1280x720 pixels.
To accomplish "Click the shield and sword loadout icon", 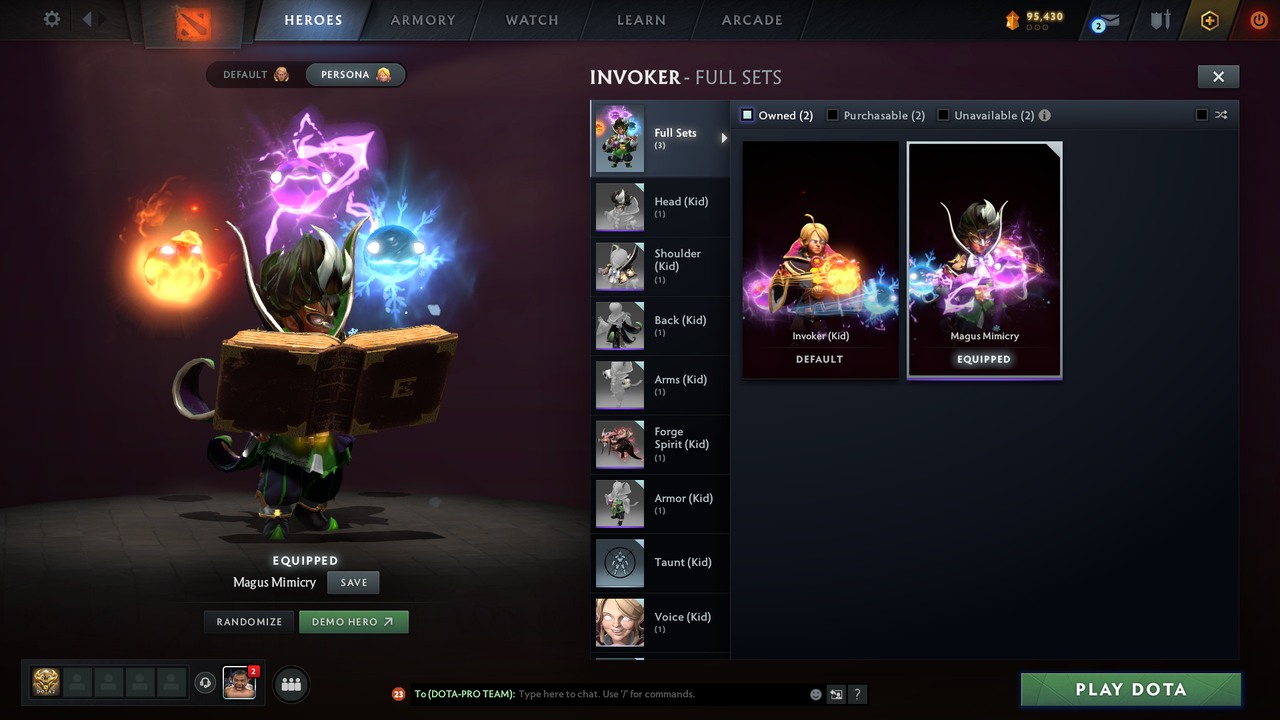I will [1158, 20].
